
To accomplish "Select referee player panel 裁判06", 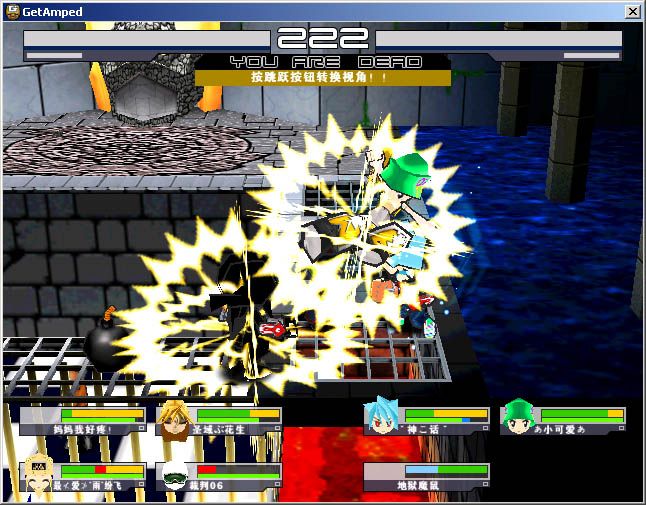I will point(220,476).
